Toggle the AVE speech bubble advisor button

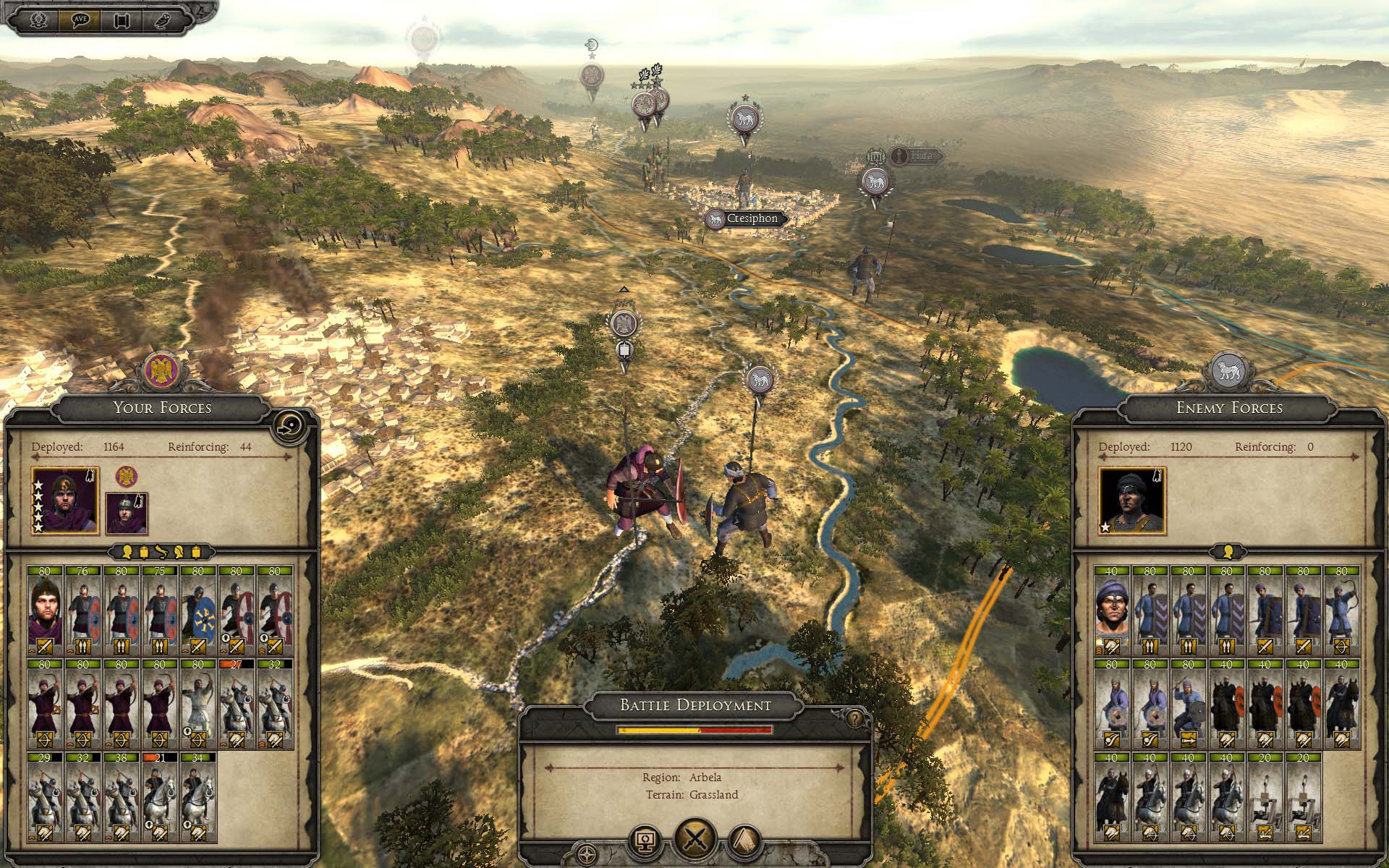click(x=81, y=20)
